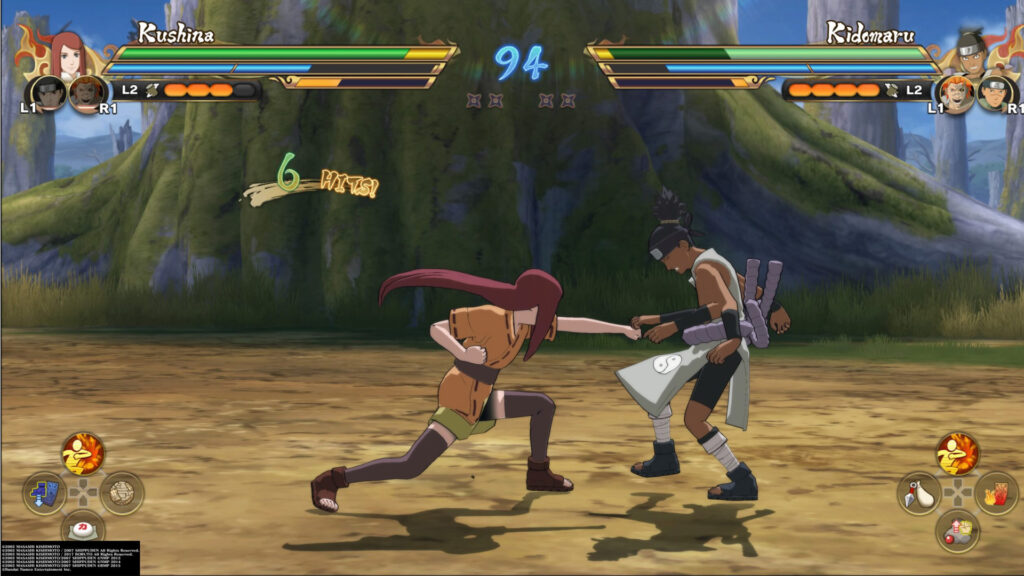The width and height of the screenshot is (1024, 576).
Task: Pick Kidomaru's orange-haired L1 support portrait
Action: (953, 94)
